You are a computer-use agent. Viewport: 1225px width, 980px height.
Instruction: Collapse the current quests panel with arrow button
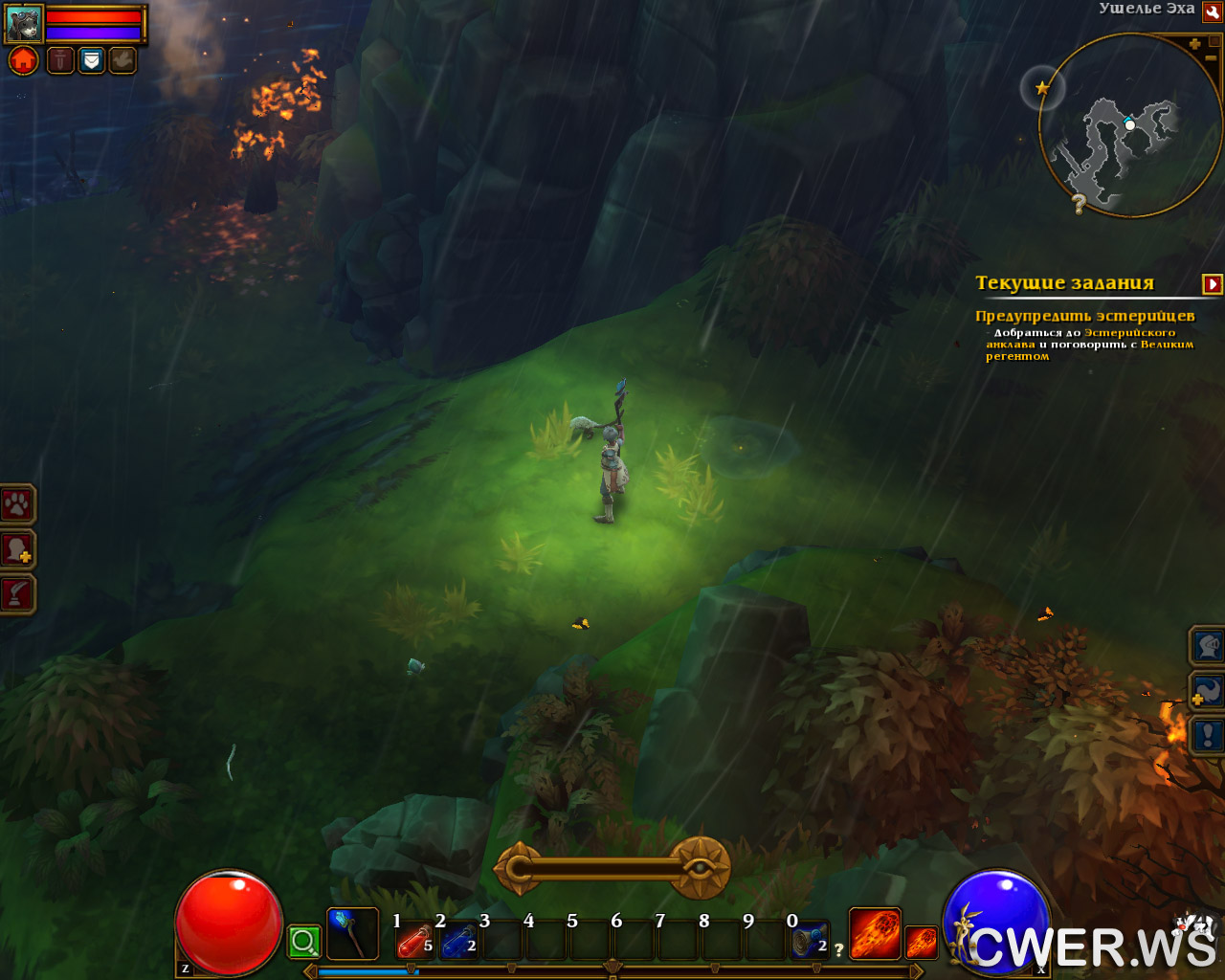(x=1212, y=284)
